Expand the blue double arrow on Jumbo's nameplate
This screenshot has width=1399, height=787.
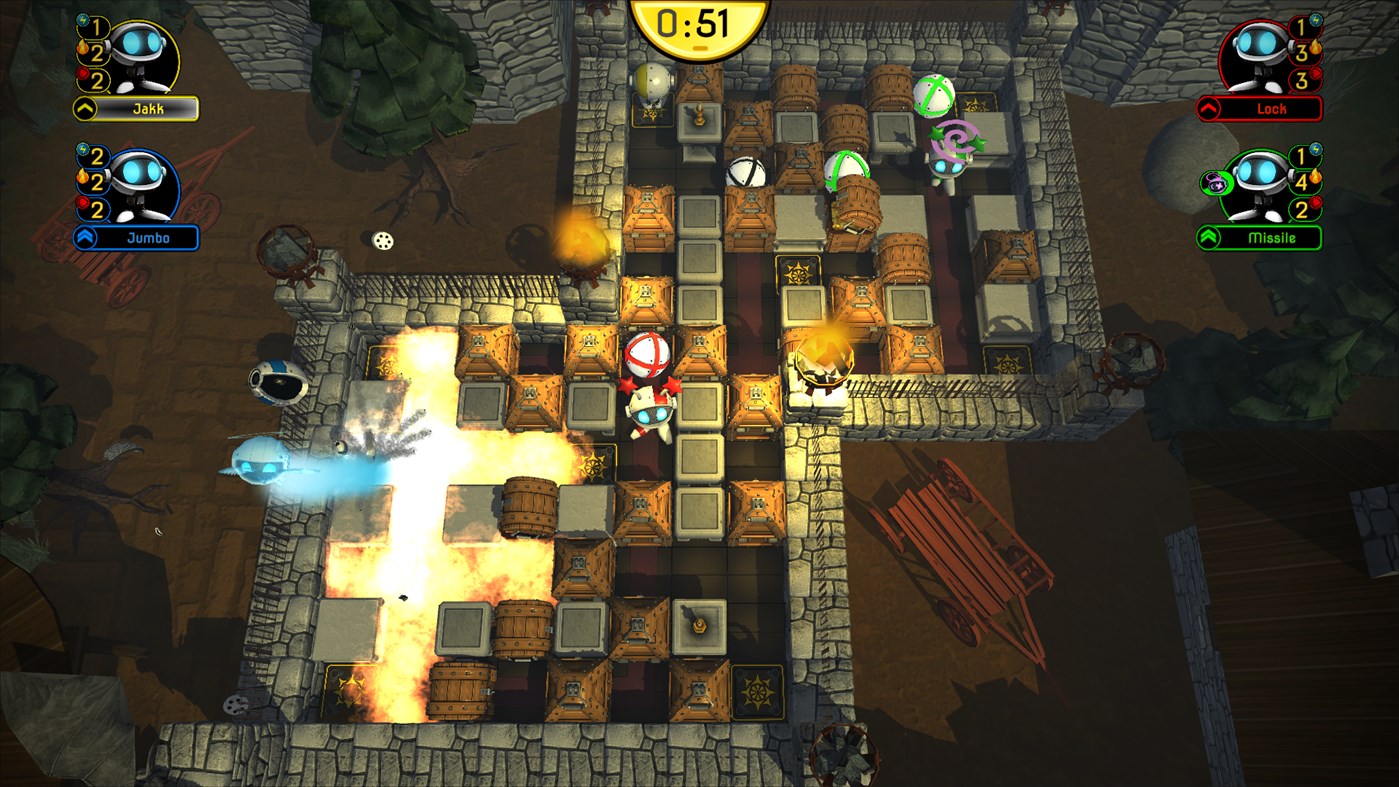tap(86, 236)
